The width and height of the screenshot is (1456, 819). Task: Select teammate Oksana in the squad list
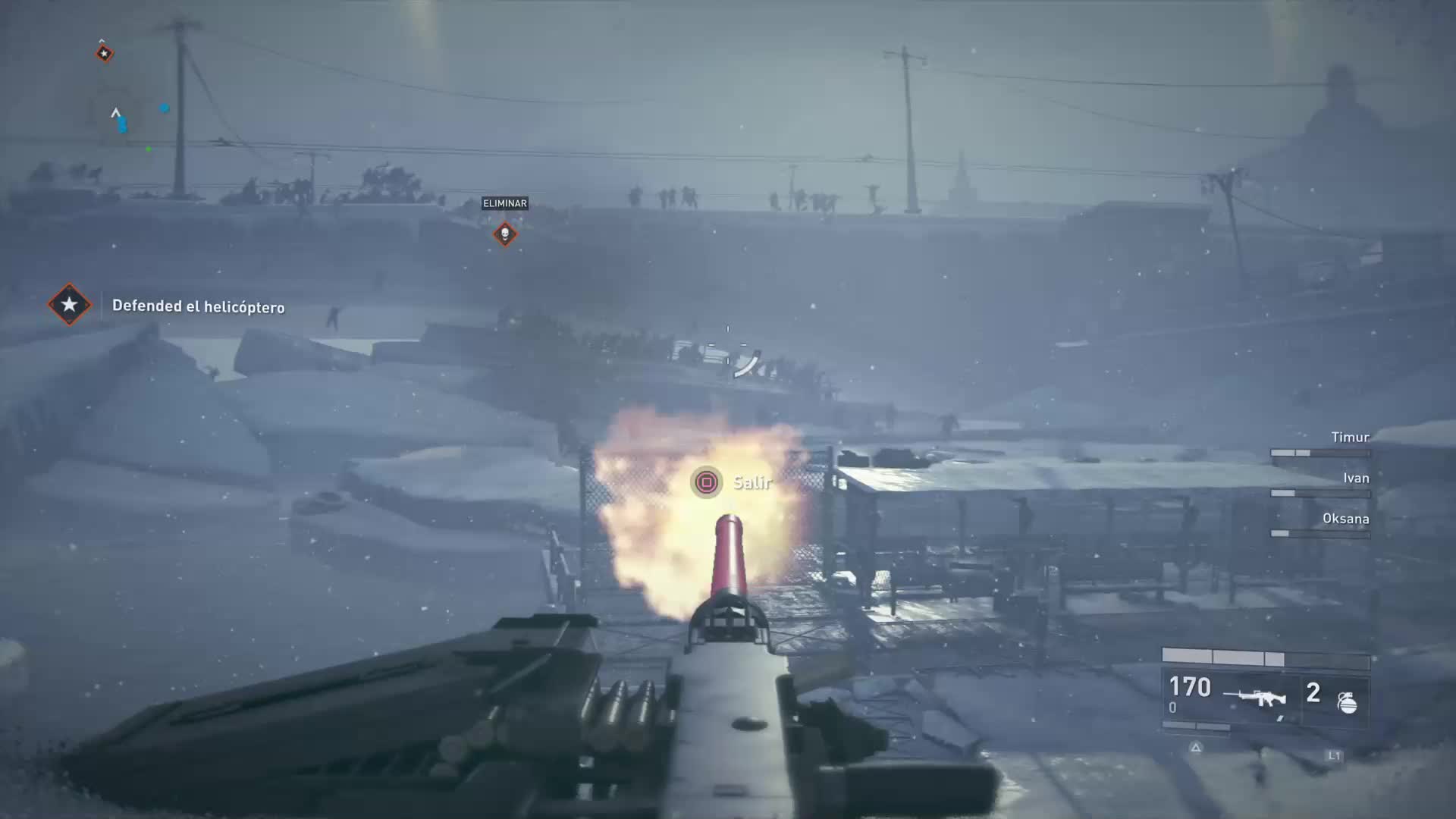click(x=1345, y=519)
